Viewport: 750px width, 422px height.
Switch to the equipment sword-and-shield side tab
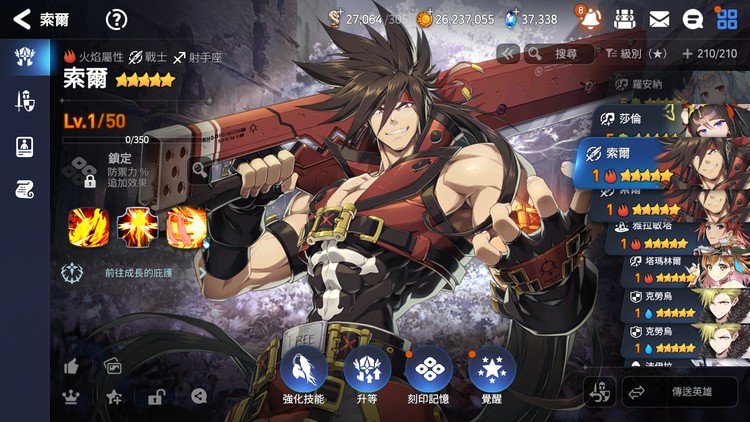[25, 100]
